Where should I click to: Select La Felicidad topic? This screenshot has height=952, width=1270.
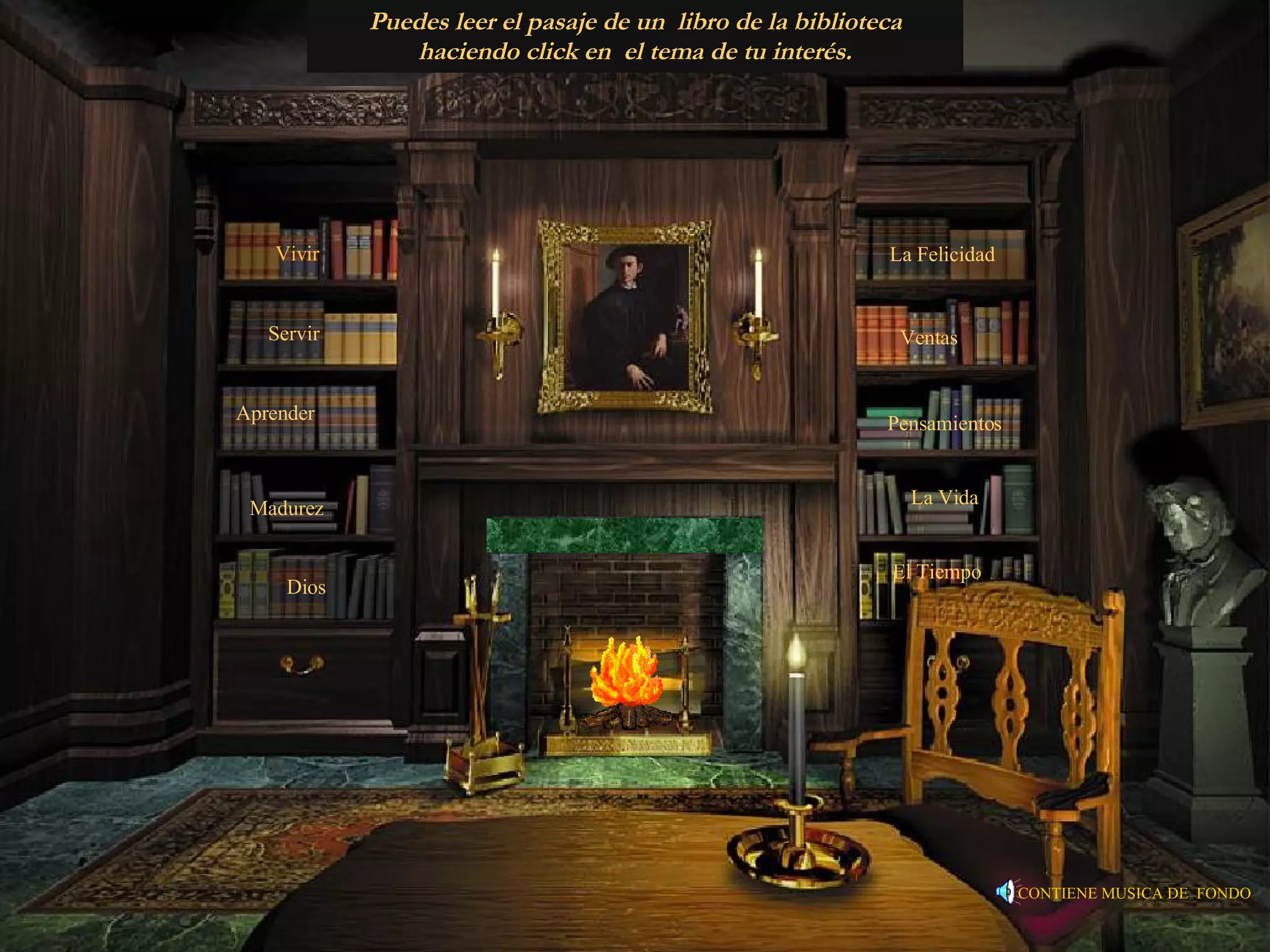(x=942, y=255)
